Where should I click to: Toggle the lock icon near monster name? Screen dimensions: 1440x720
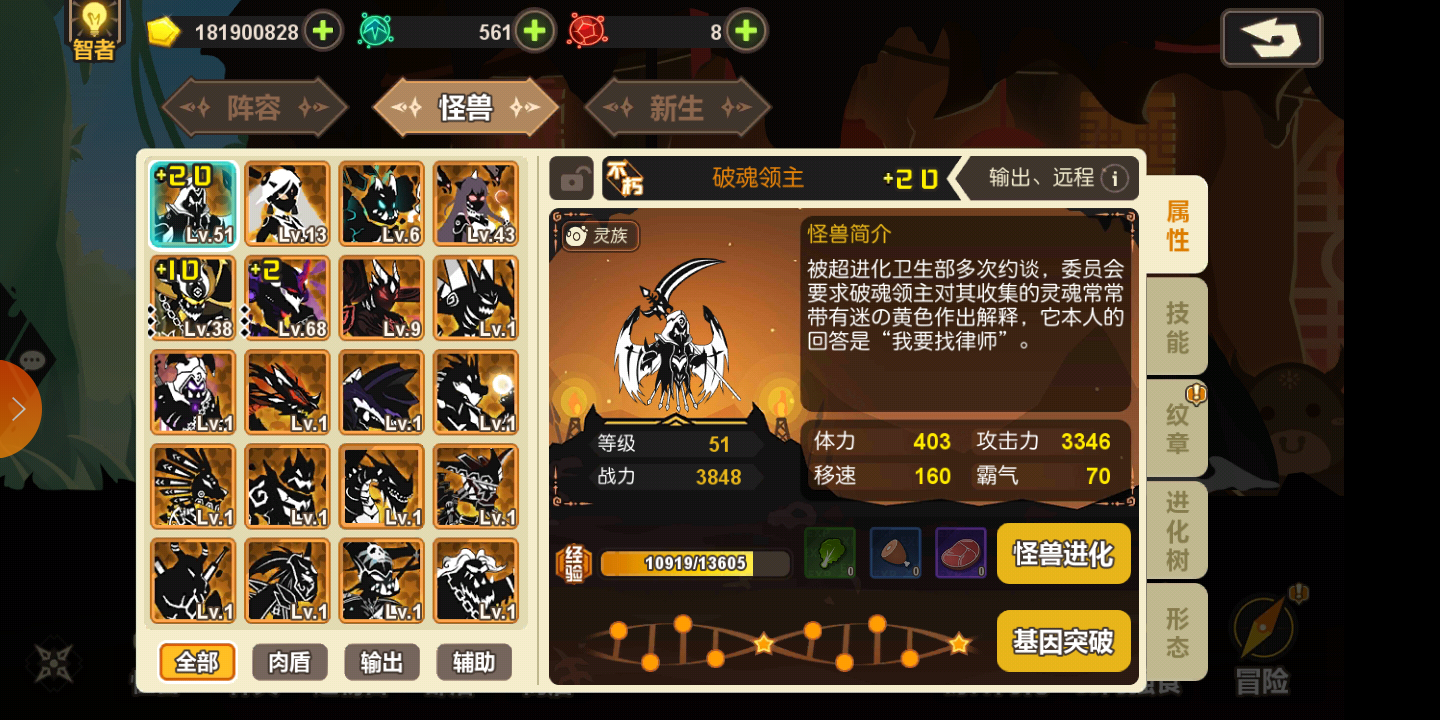pos(572,178)
